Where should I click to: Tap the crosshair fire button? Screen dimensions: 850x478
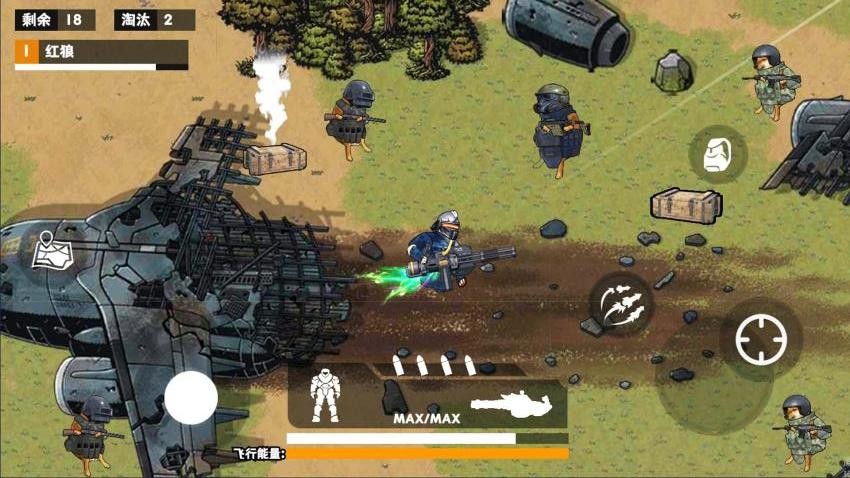point(761,340)
